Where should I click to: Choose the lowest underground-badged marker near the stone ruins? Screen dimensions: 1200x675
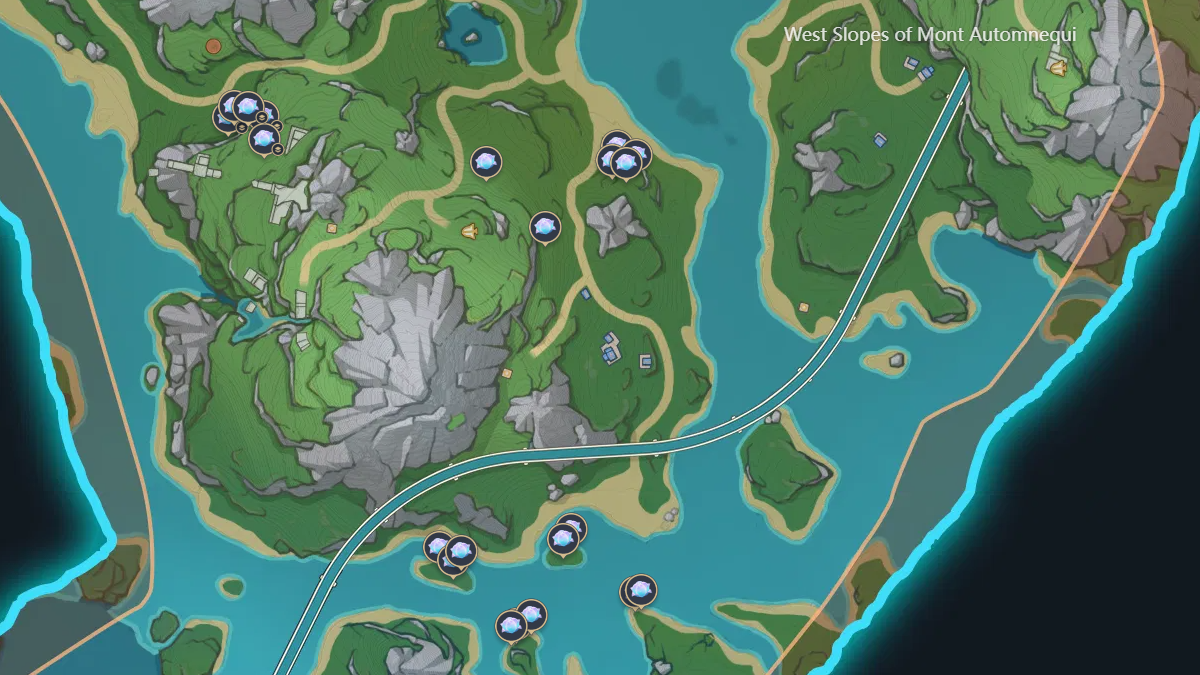click(x=264, y=139)
